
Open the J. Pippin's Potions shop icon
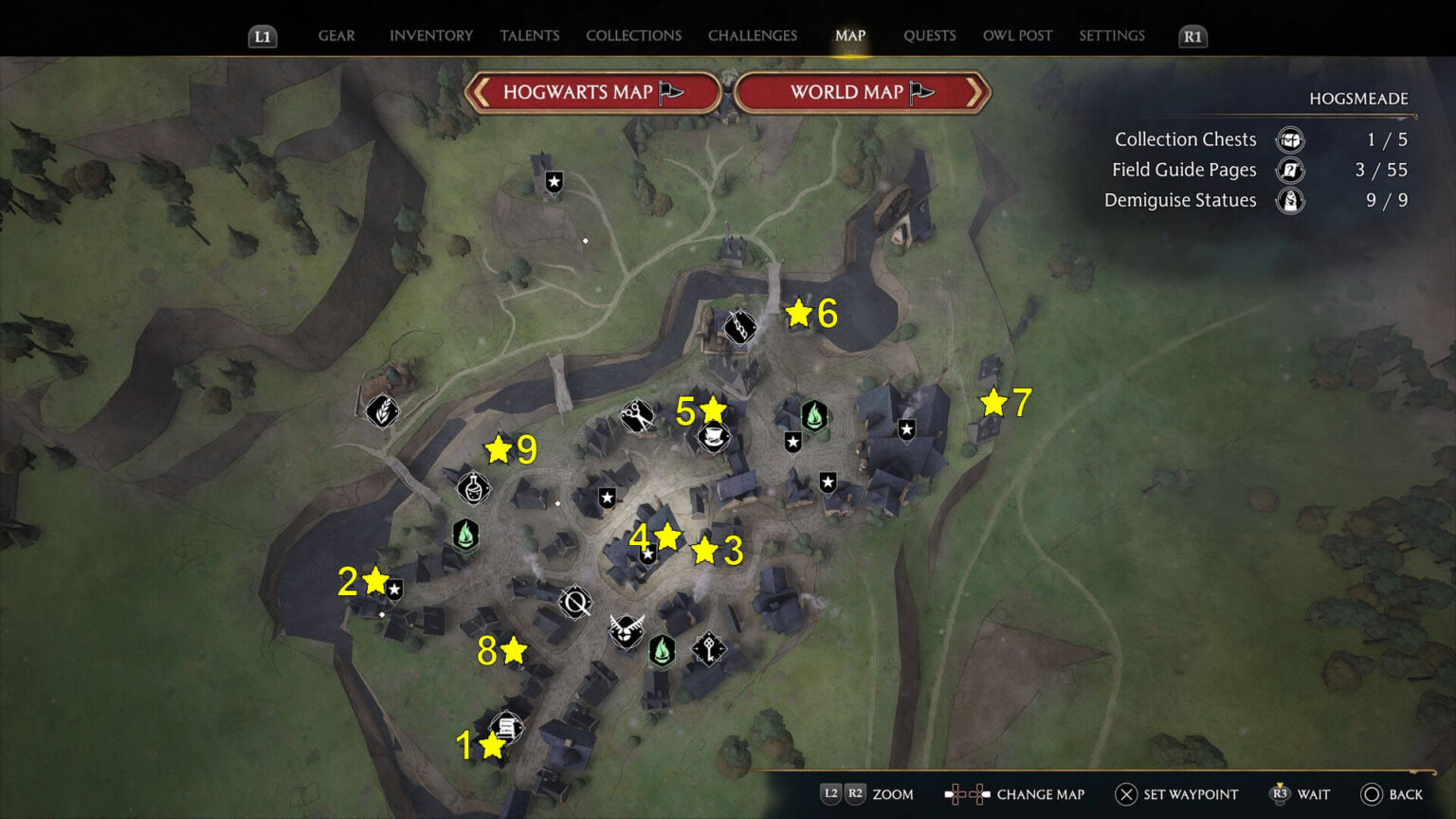472,486
